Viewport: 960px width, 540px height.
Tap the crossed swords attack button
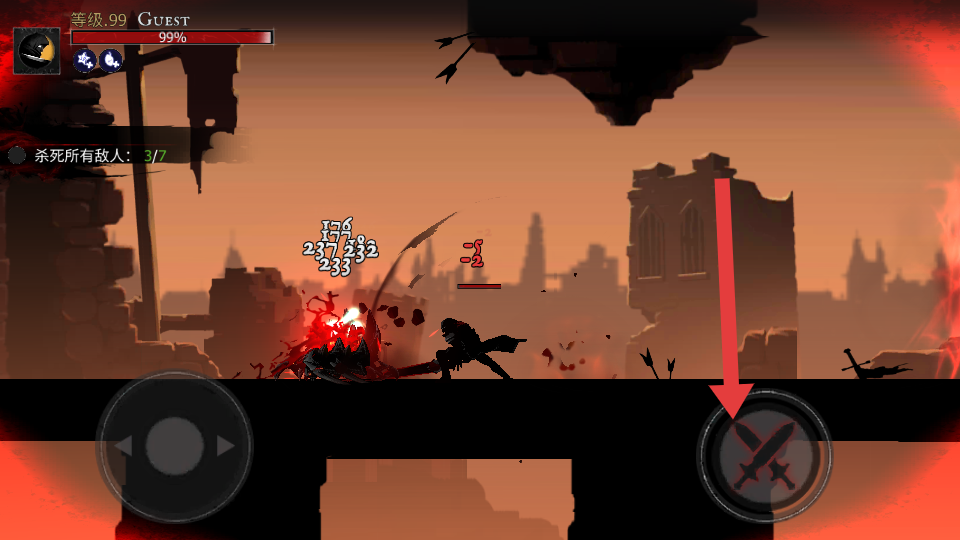765,456
